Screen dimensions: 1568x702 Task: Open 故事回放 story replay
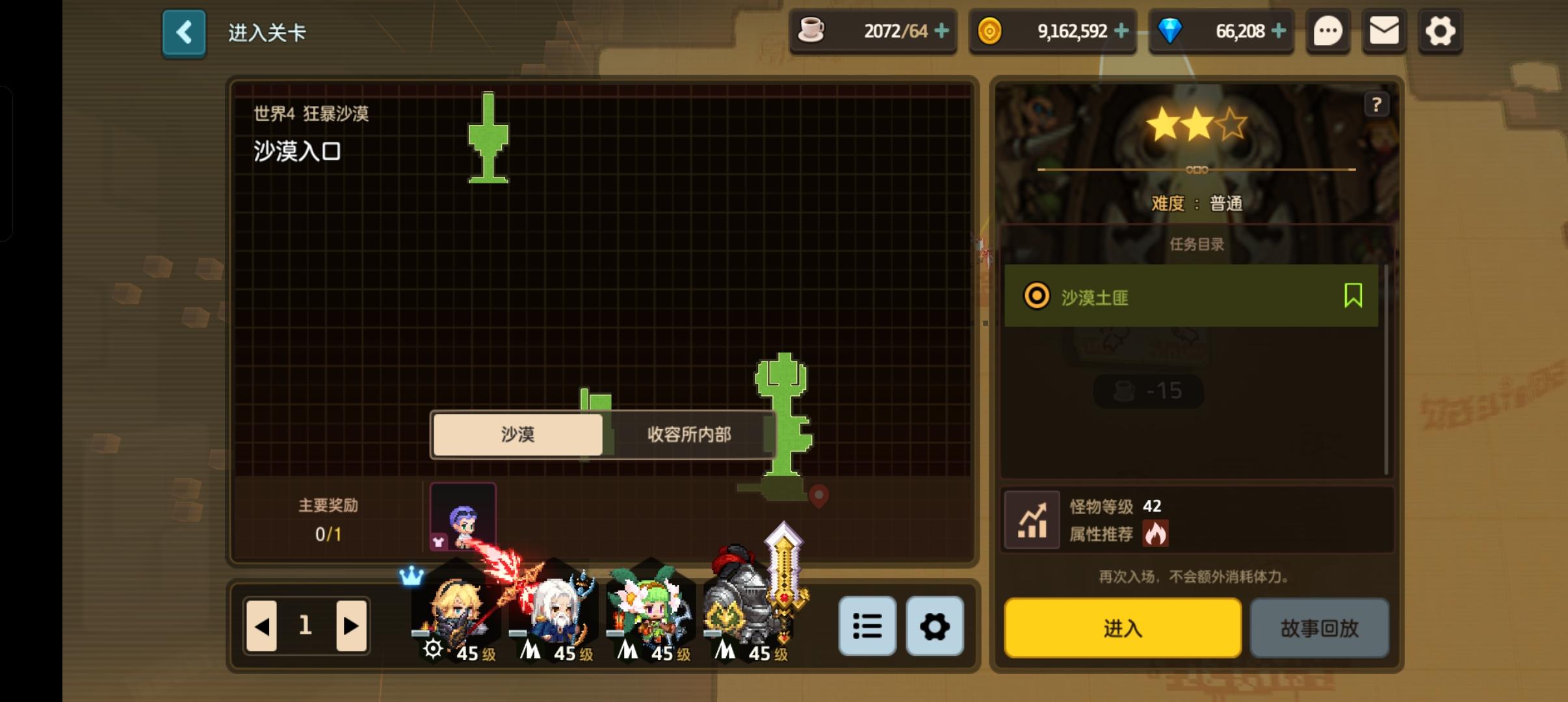pos(1320,629)
